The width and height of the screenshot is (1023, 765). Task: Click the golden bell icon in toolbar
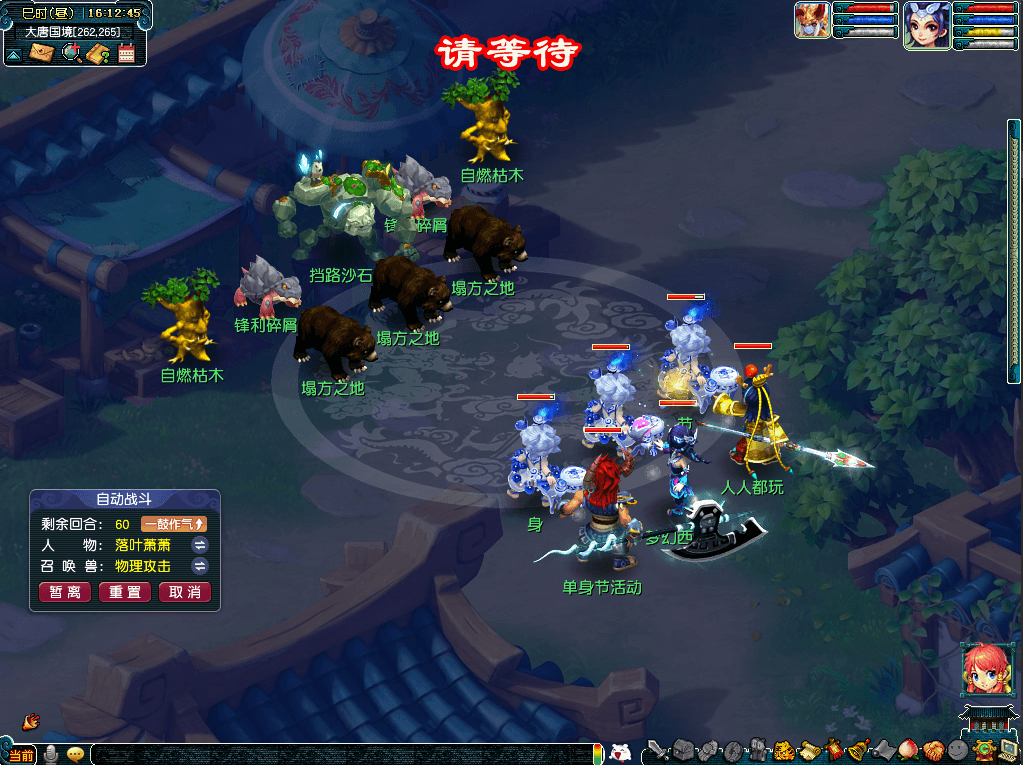click(x=858, y=751)
